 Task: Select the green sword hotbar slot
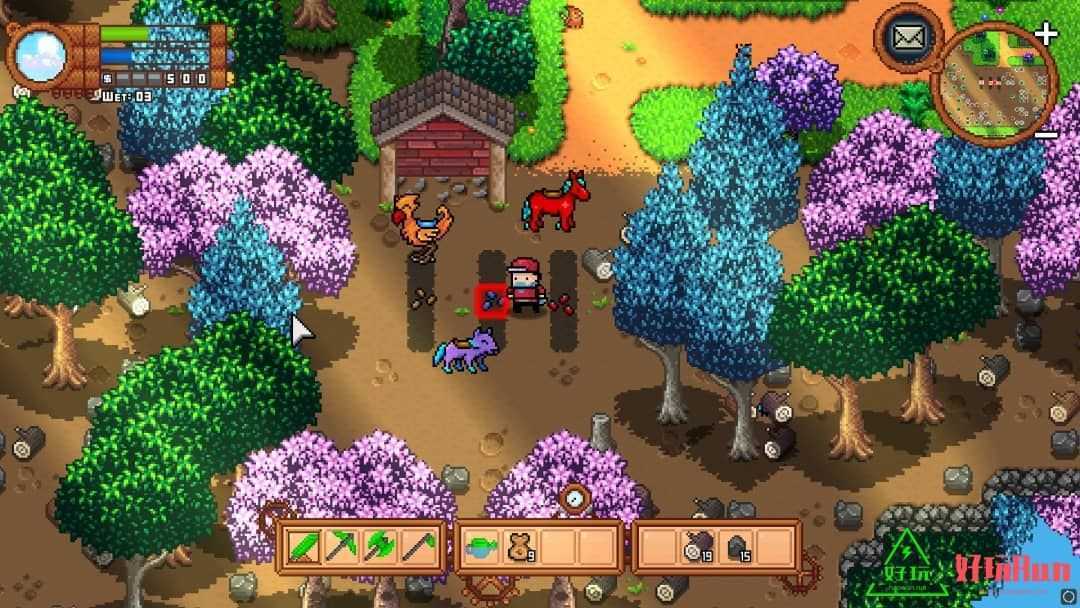[x=303, y=546]
